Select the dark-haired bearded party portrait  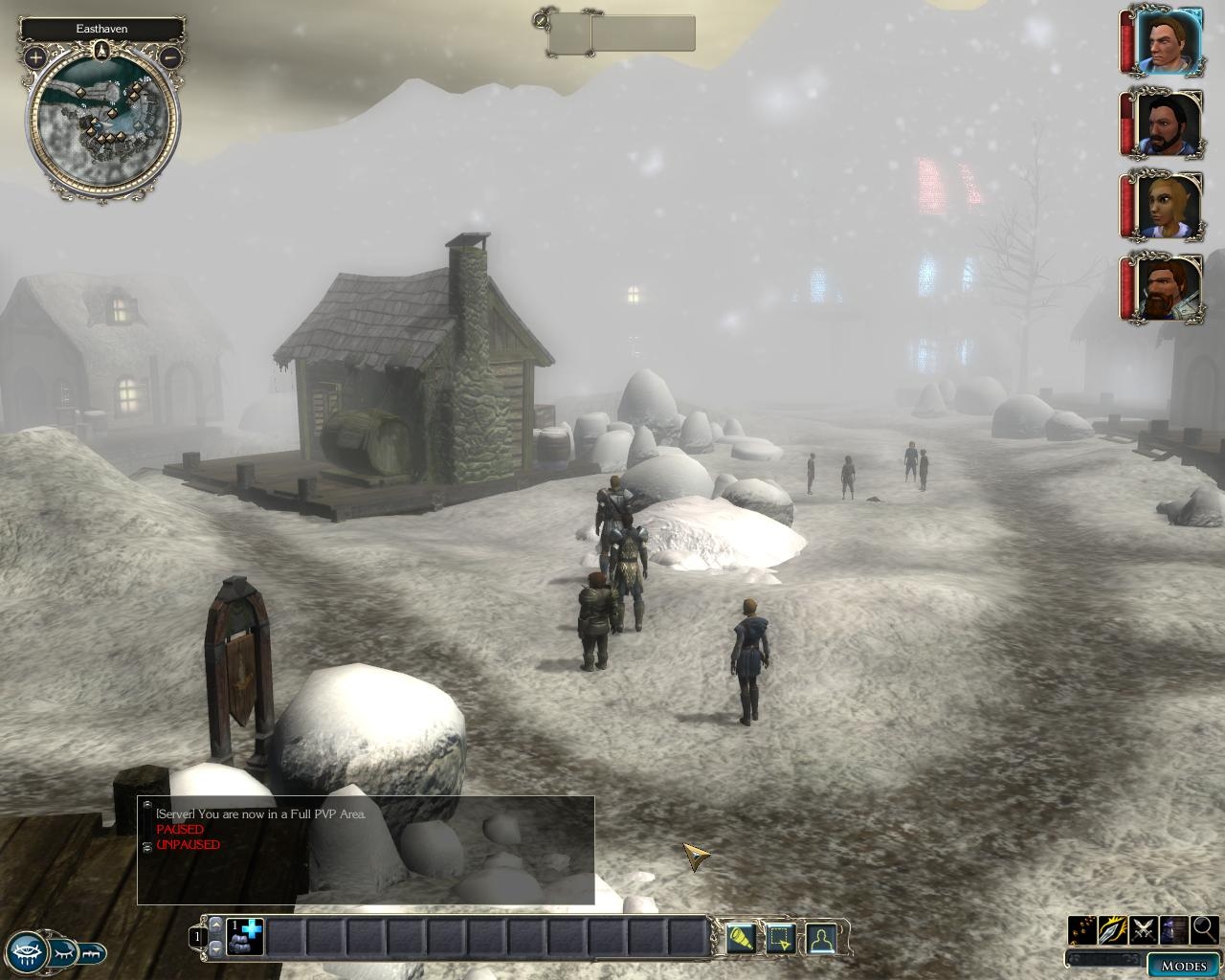pos(1168,125)
